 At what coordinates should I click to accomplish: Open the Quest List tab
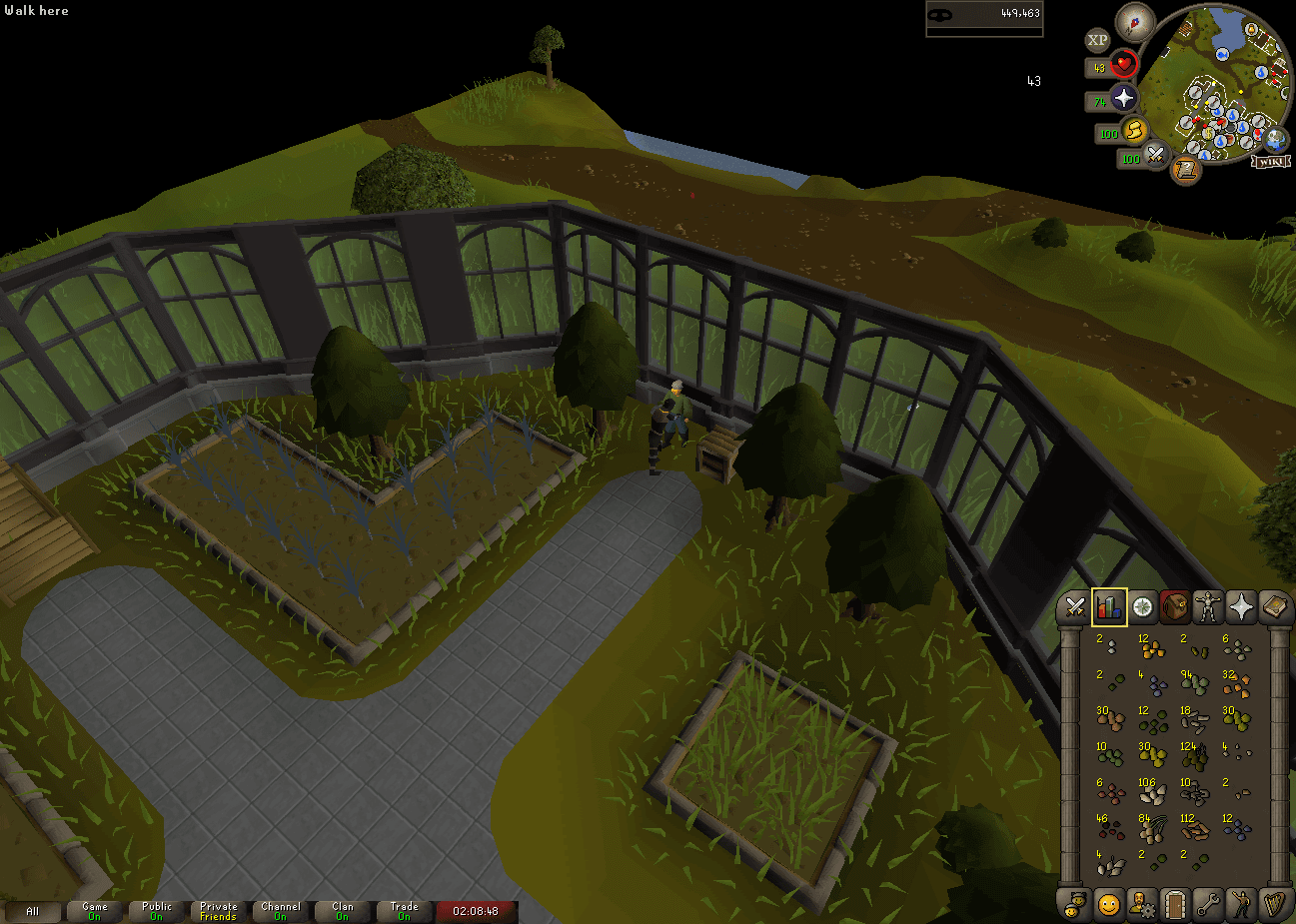(x=1142, y=605)
